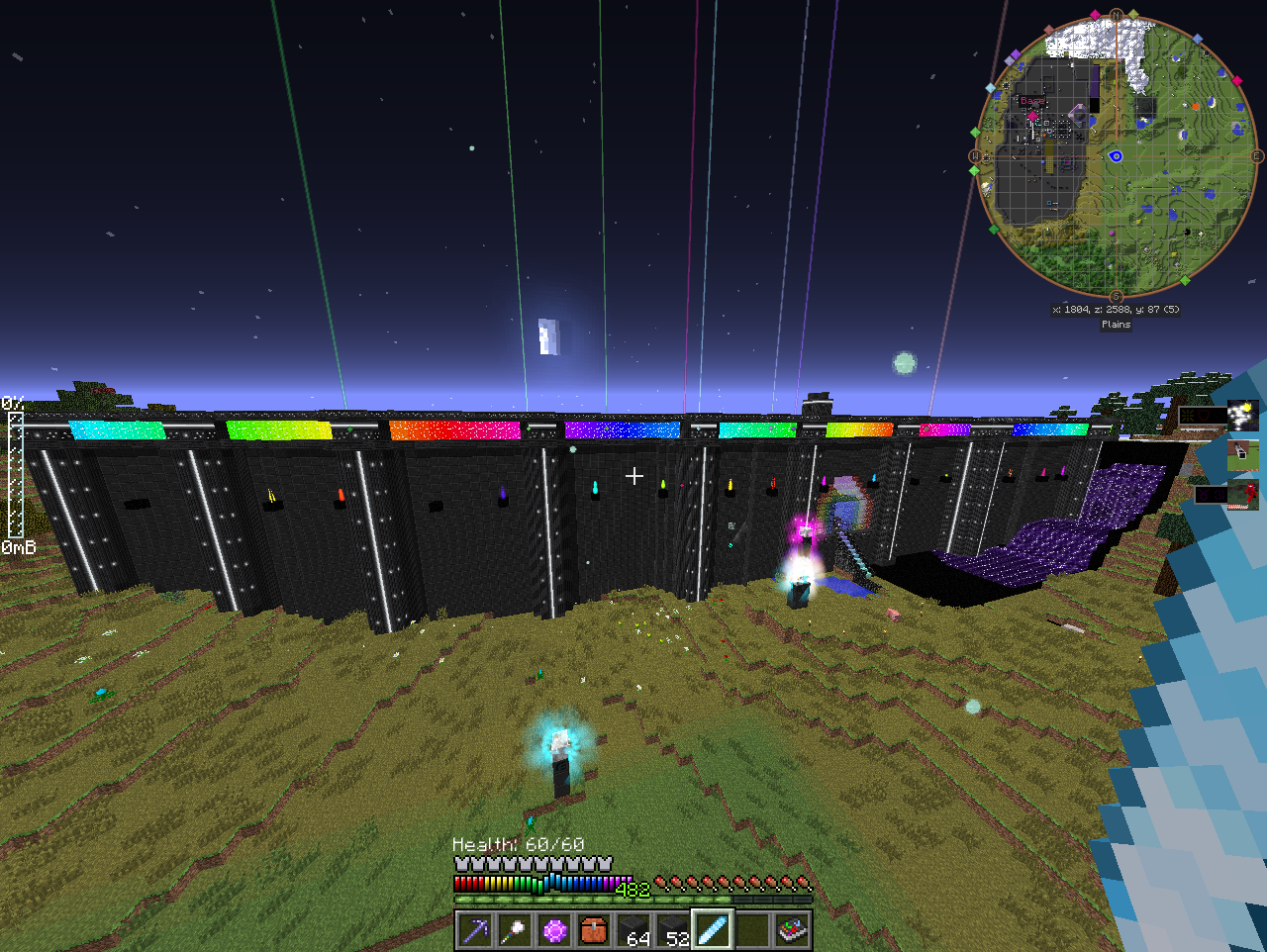
Task: Choose the purple gem hotbar slot
Action: coord(555,931)
